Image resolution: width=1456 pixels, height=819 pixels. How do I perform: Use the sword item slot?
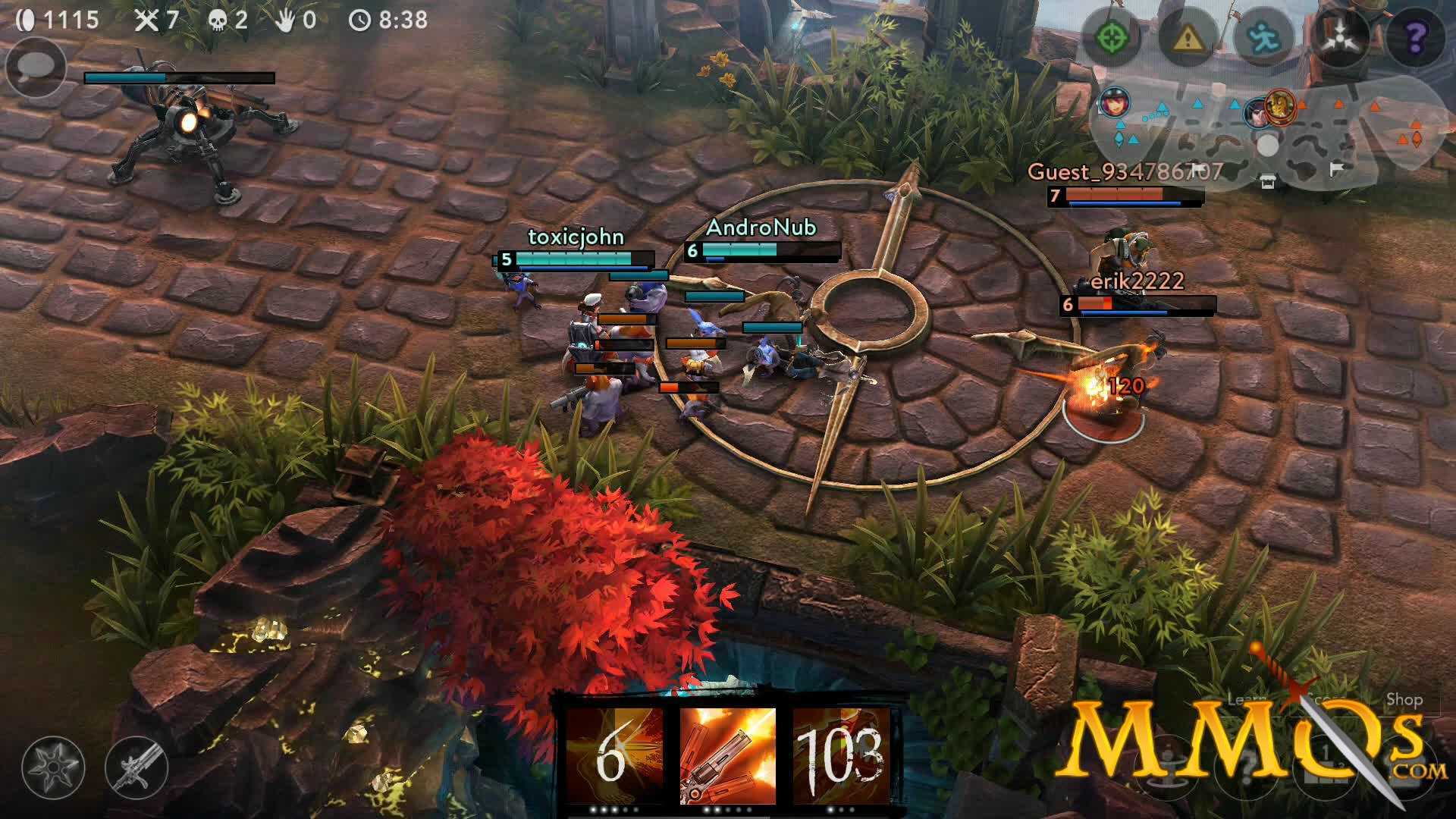[136, 766]
